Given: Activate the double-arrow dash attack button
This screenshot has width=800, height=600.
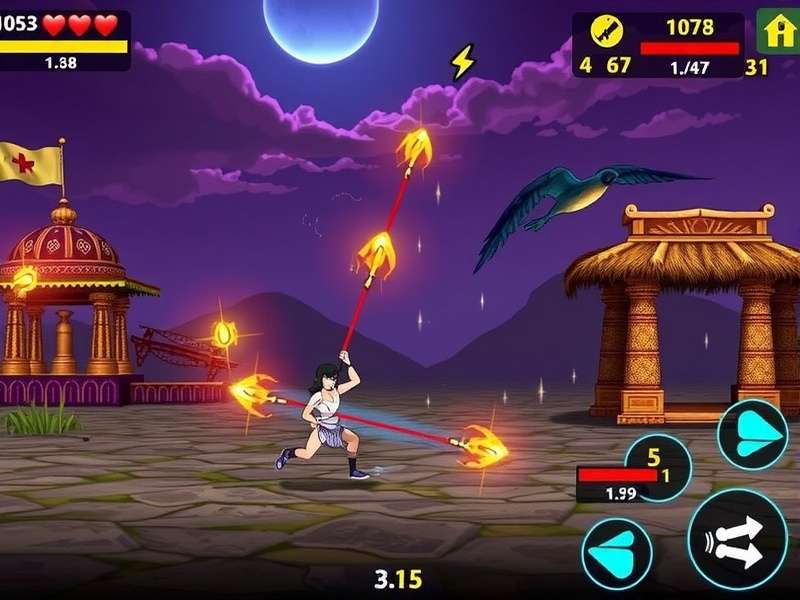Looking at the screenshot, I should pos(737,539).
